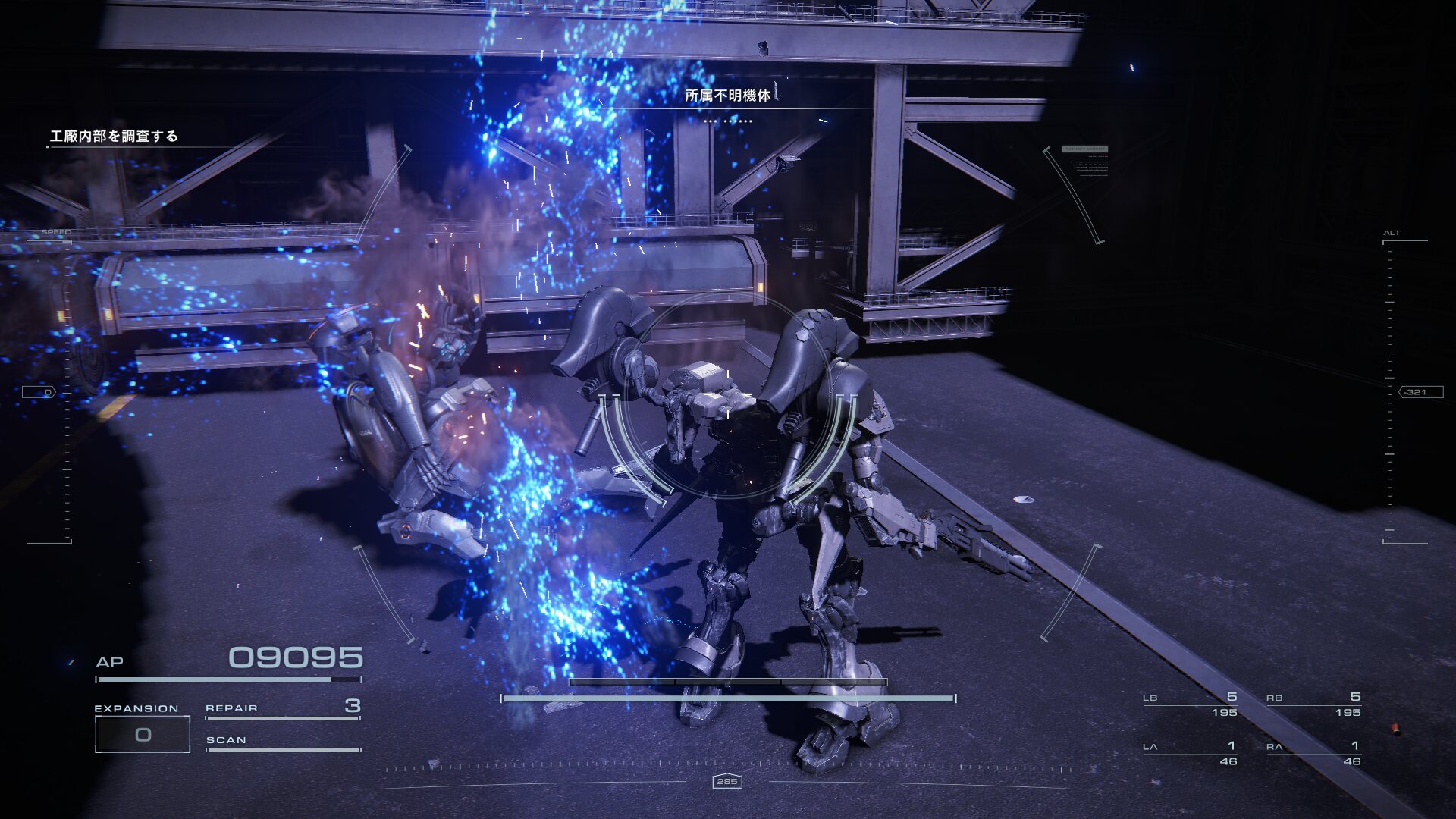
Task: Choose the RA weapon slot
Action: click(1313, 754)
